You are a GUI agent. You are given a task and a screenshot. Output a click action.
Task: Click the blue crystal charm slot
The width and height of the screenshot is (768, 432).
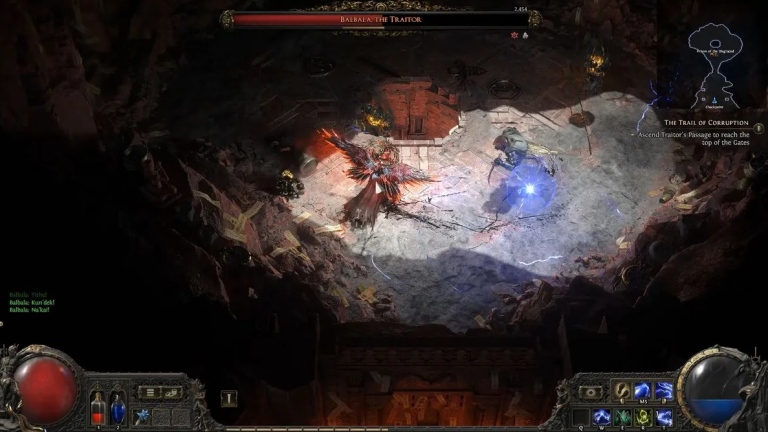(x=142, y=415)
